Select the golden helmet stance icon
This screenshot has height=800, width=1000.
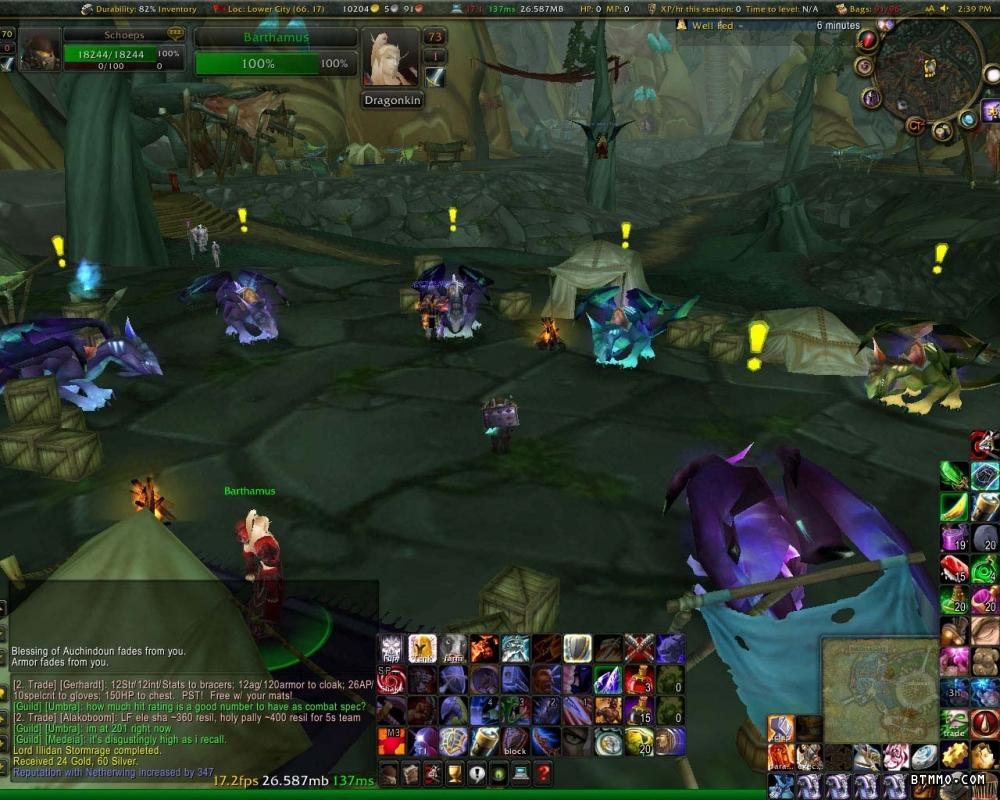(422, 648)
